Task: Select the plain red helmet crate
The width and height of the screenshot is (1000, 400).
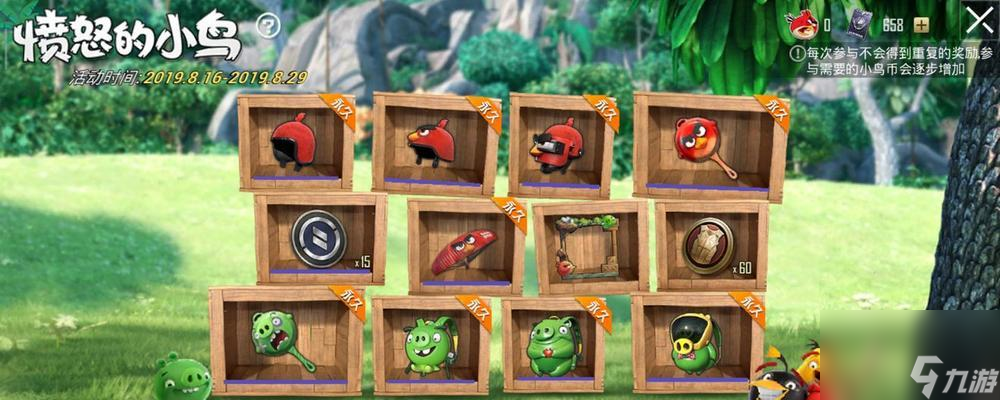Action: click(x=295, y=142)
